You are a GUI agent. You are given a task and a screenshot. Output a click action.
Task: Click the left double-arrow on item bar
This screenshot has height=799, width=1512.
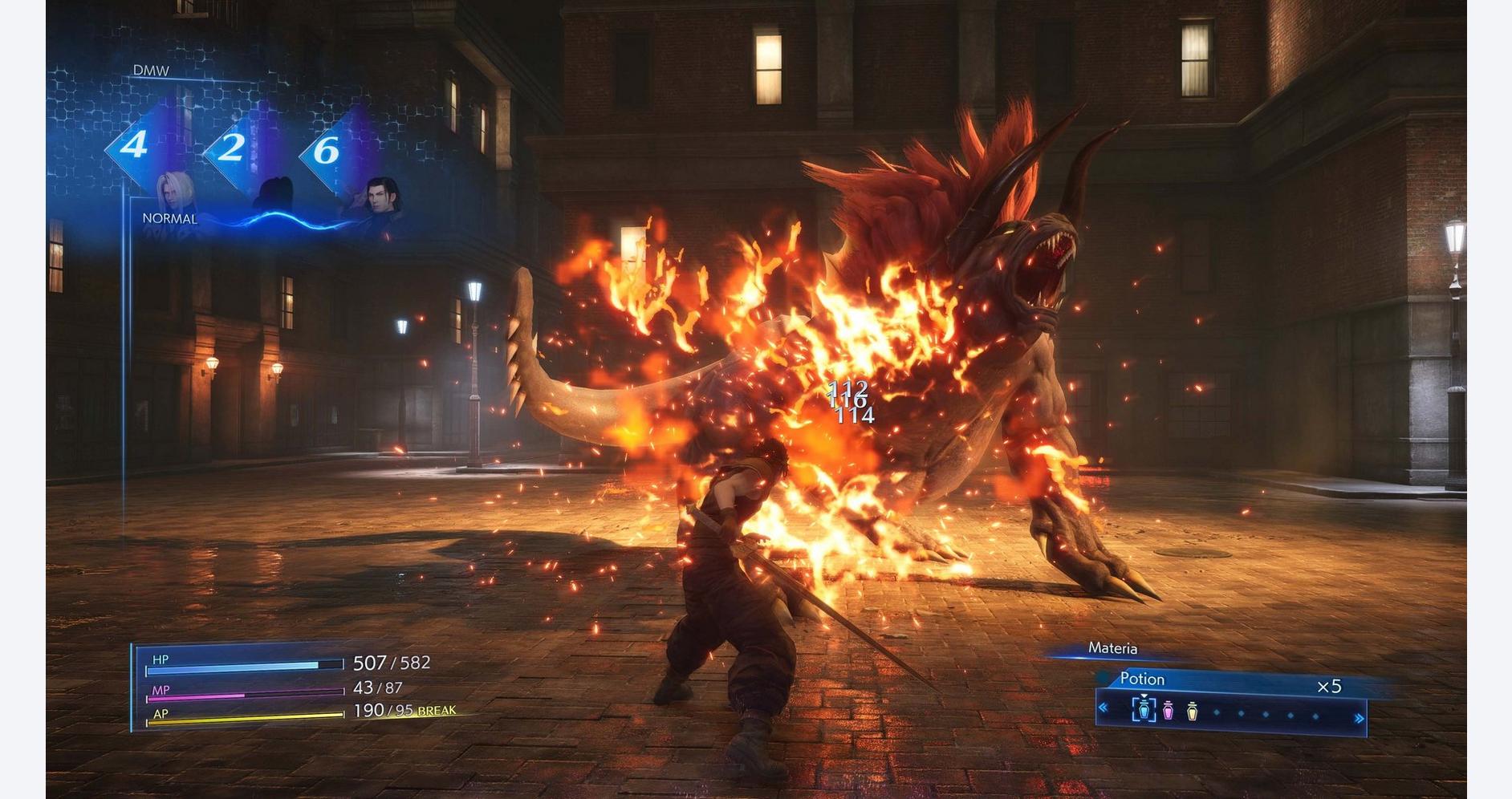(x=1104, y=708)
